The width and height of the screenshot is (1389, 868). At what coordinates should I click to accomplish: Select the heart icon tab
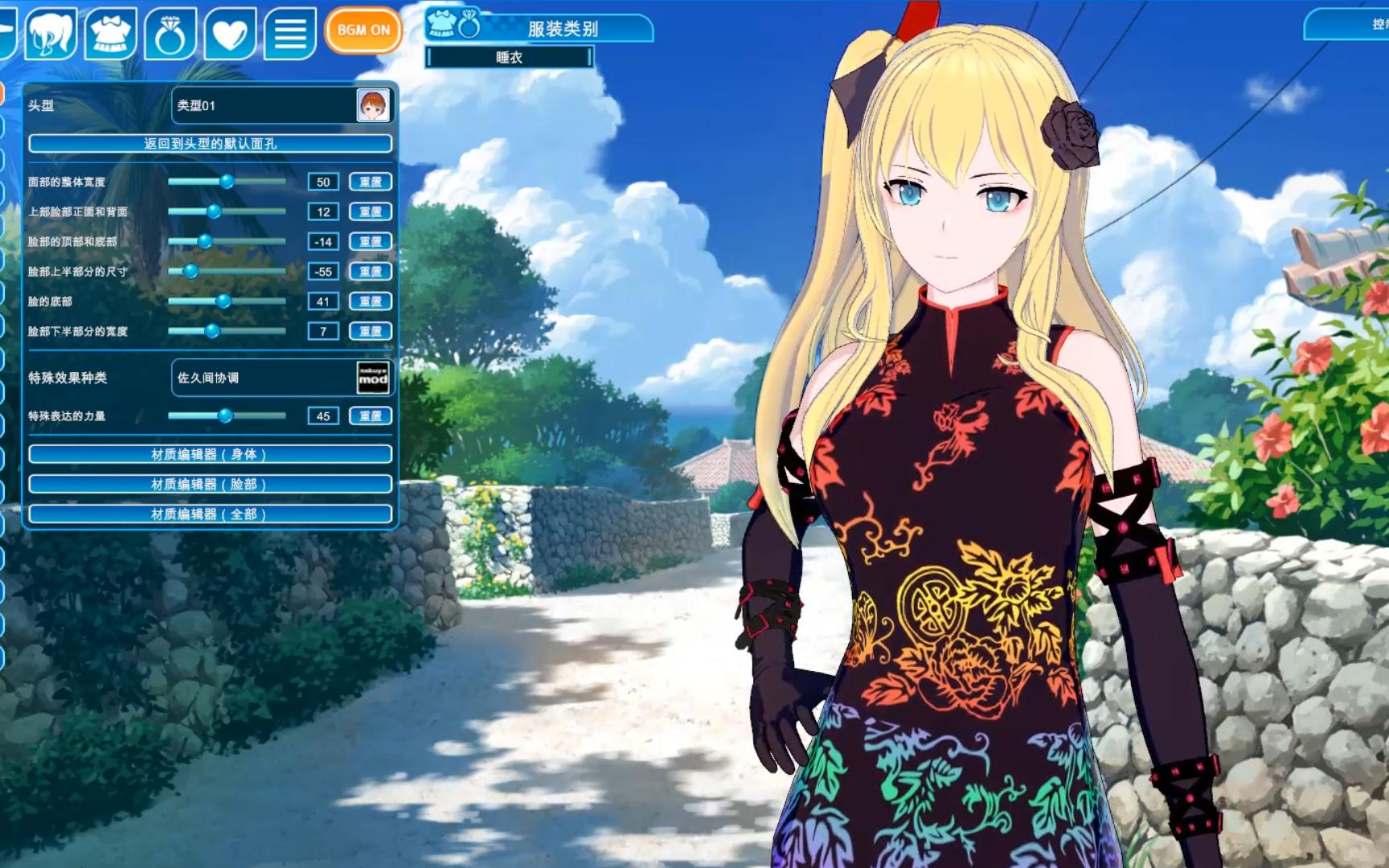(230, 33)
